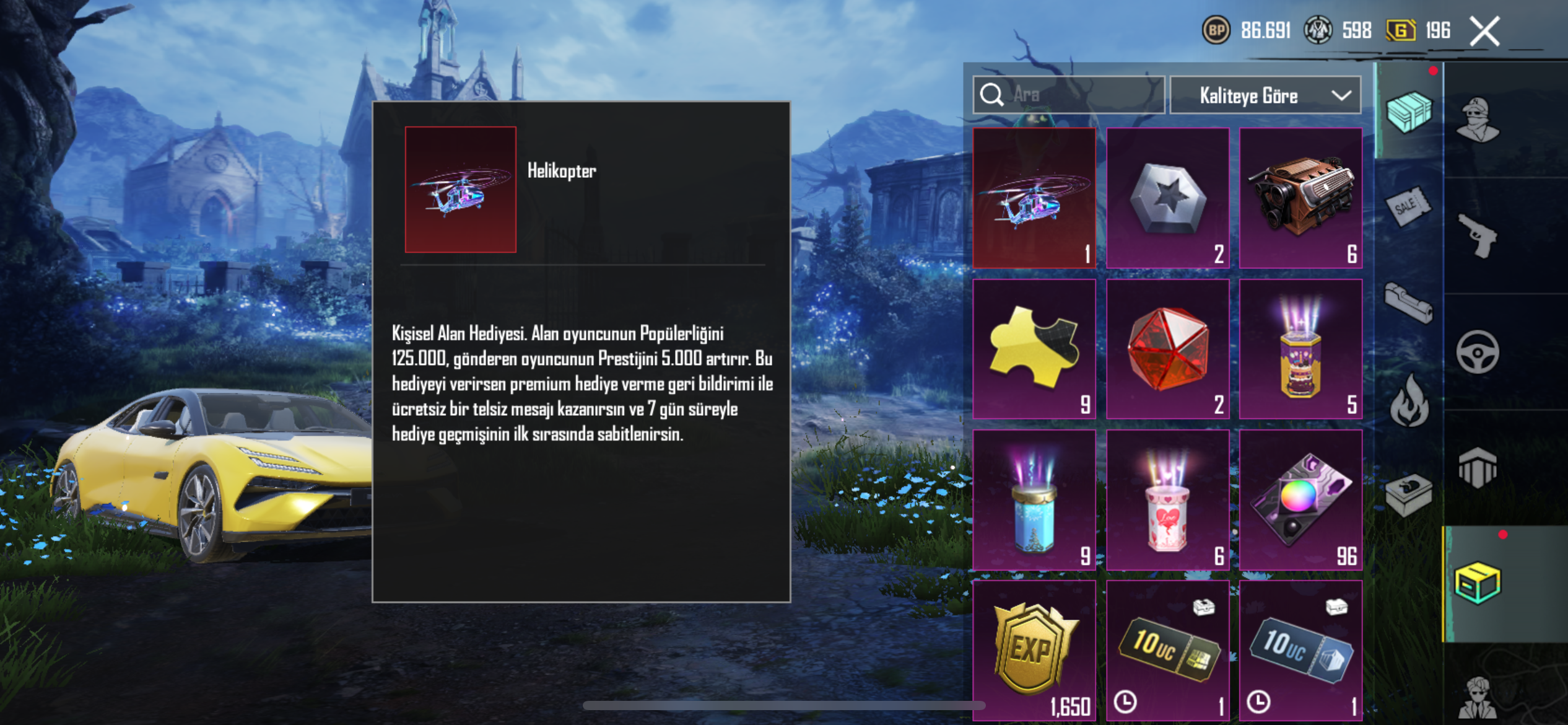Viewport: 1568px width, 725px height.
Task: Select the birthday cake gift box
Action: [1300, 349]
